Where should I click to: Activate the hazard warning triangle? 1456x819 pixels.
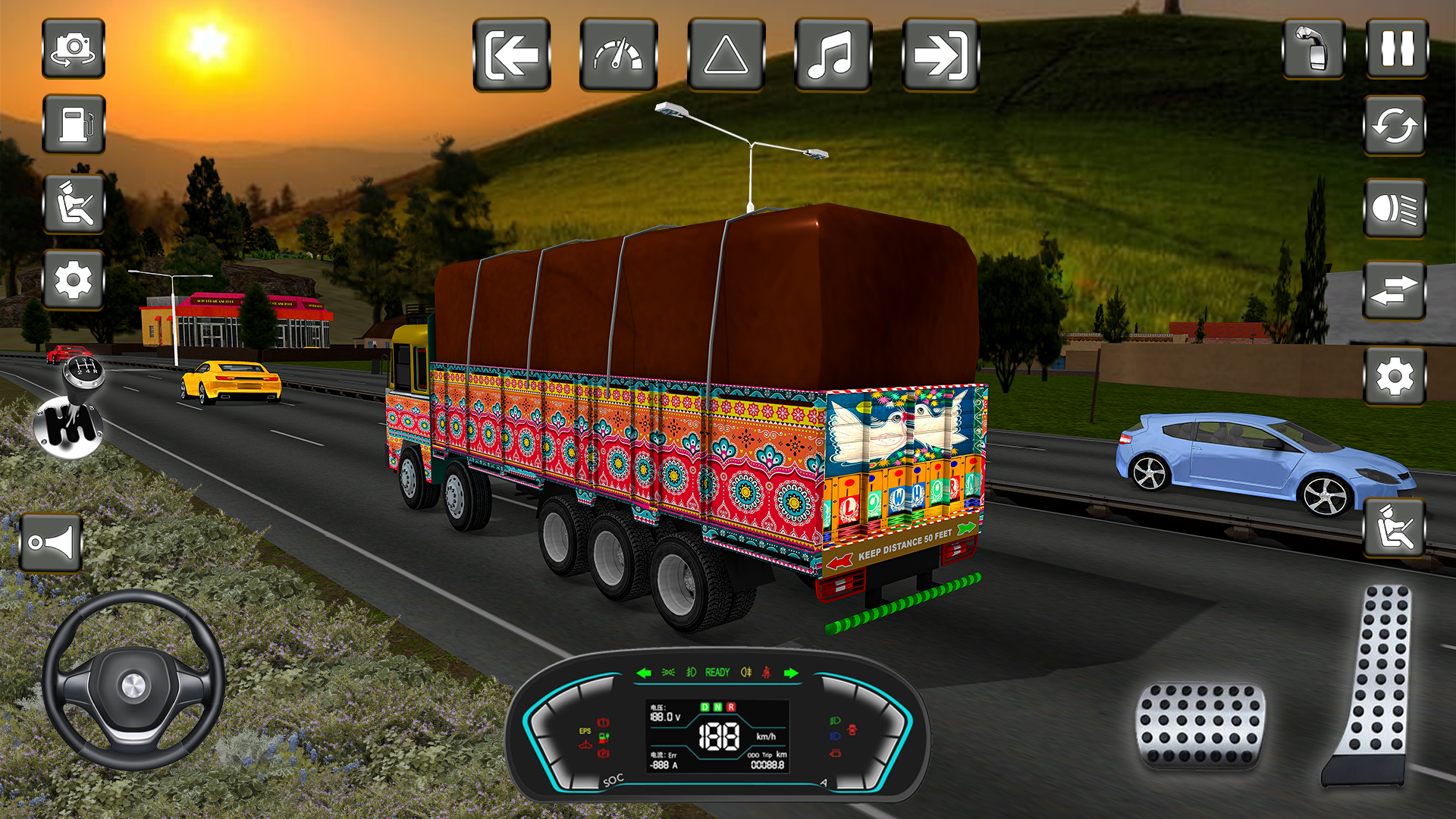pyautogui.click(x=726, y=54)
